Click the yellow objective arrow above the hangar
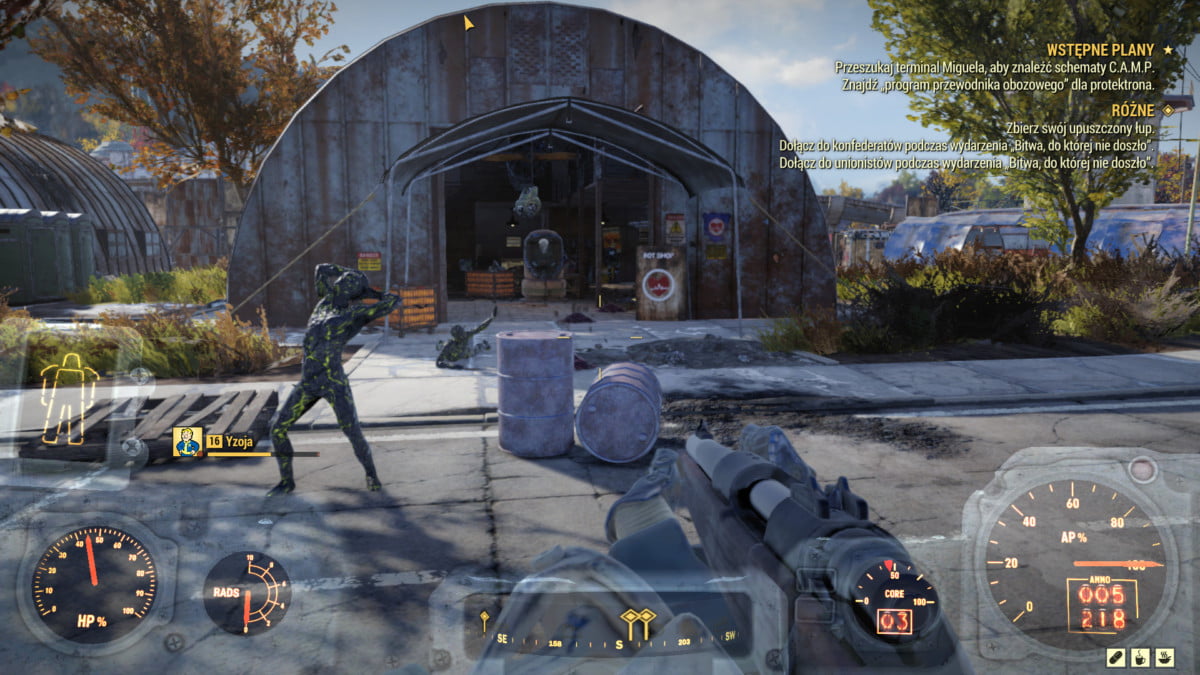The image size is (1200, 675). (x=469, y=22)
